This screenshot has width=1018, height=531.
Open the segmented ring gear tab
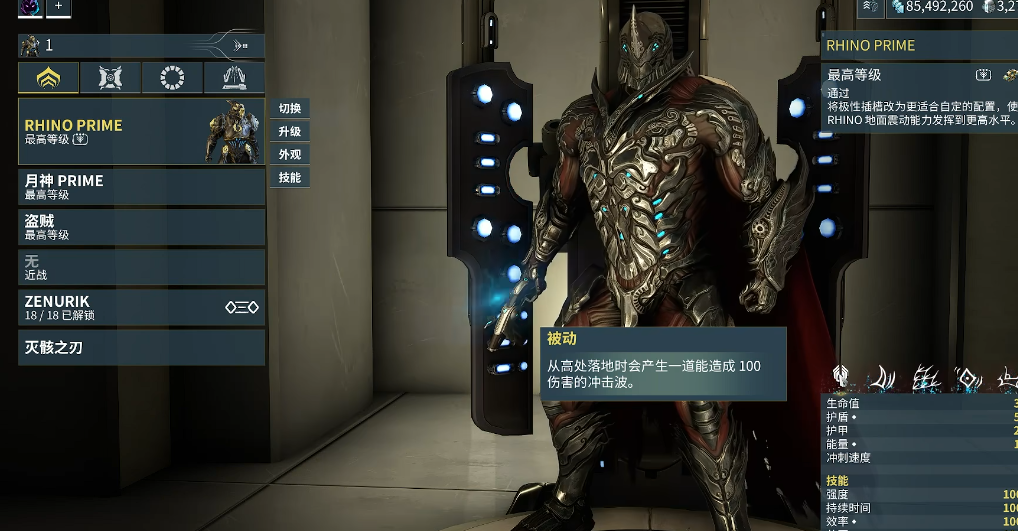pos(172,78)
